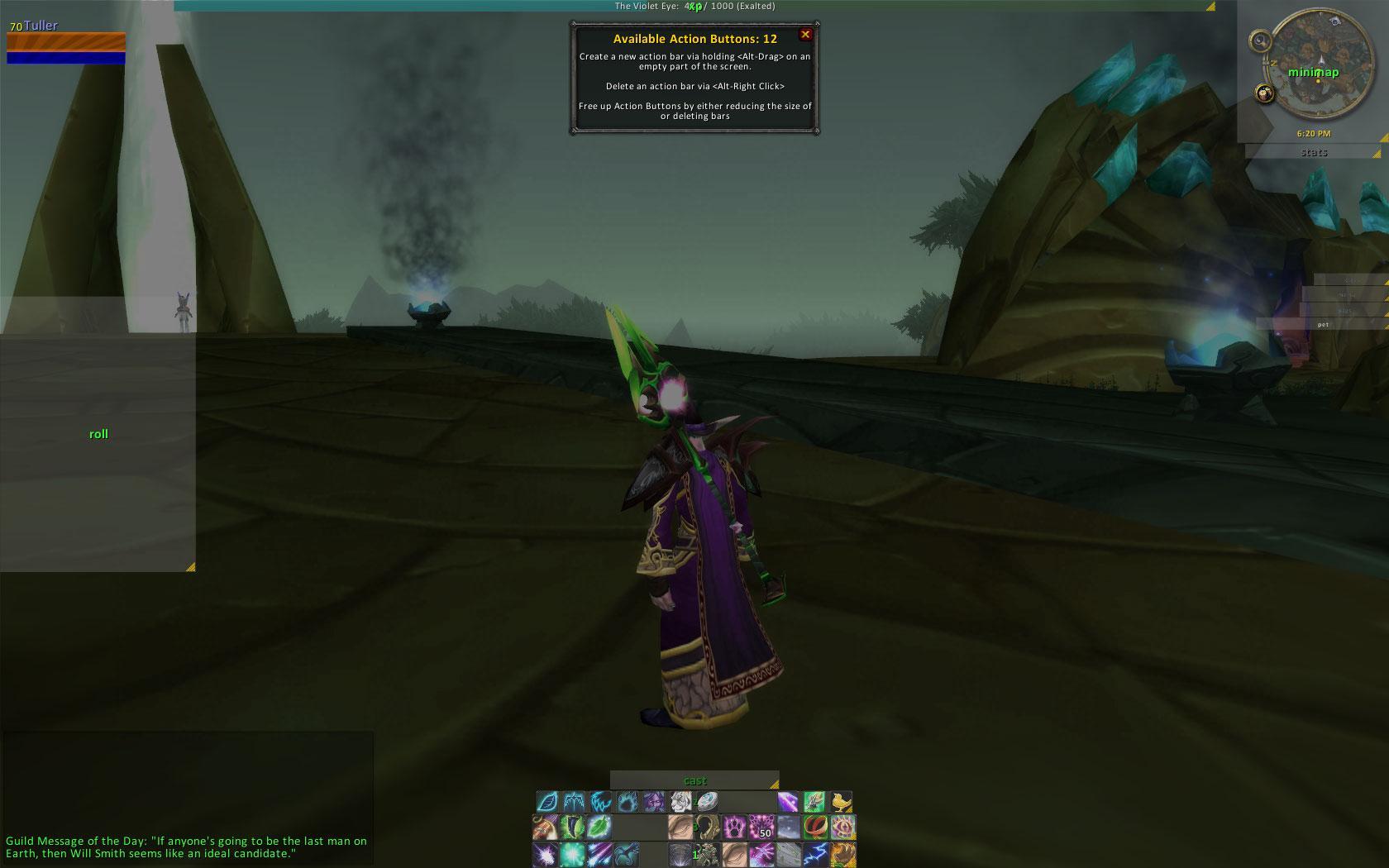1389x868 pixels.
Task: Open the minimap tracking button
Action: point(1258,40)
